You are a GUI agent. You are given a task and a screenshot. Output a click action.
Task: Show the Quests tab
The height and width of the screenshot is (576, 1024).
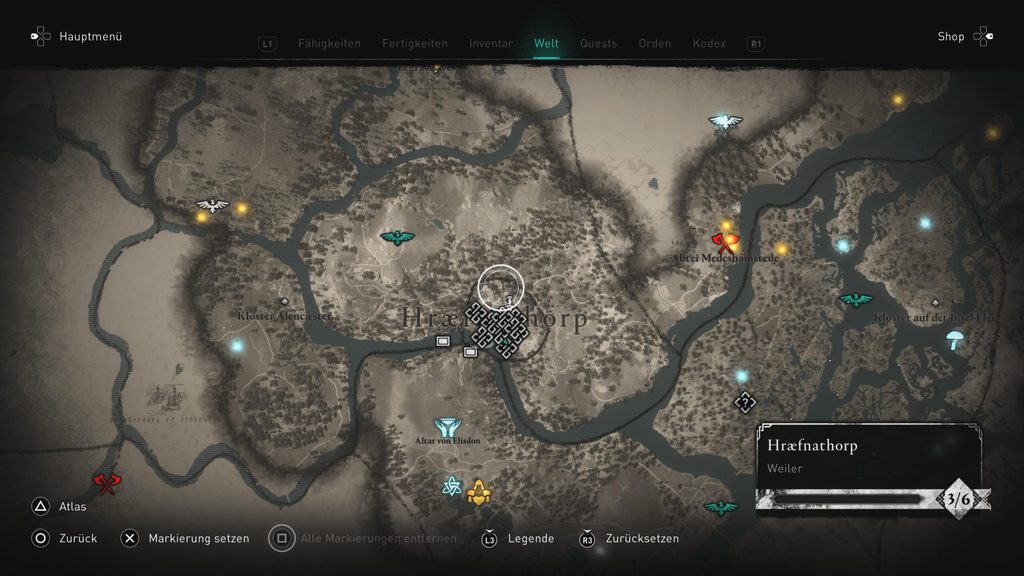tap(598, 43)
